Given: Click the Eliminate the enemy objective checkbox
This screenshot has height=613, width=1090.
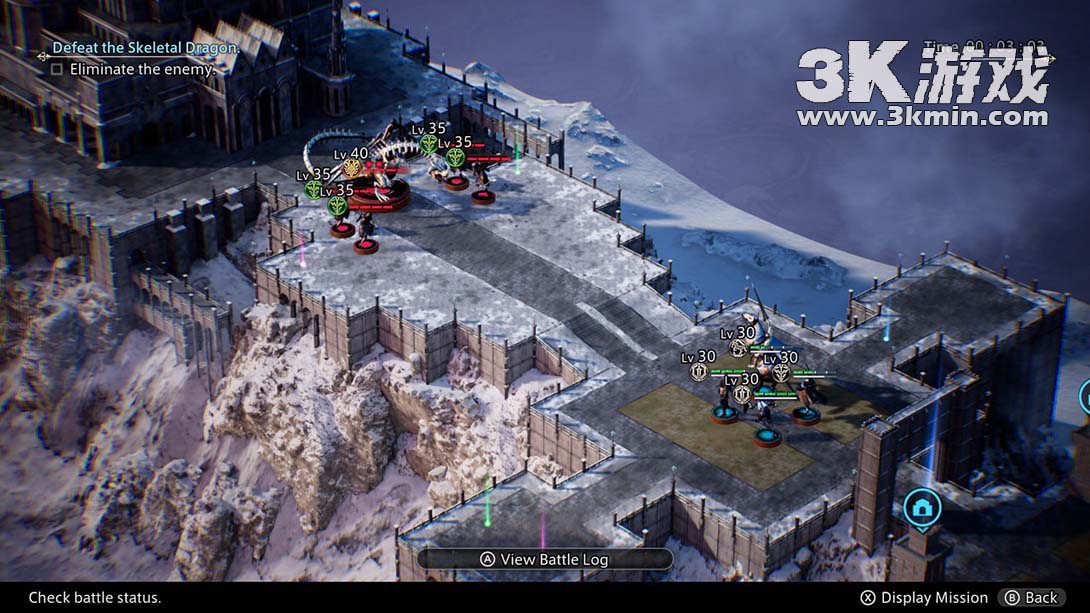Looking at the screenshot, I should pyautogui.click(x=57, y=70).
